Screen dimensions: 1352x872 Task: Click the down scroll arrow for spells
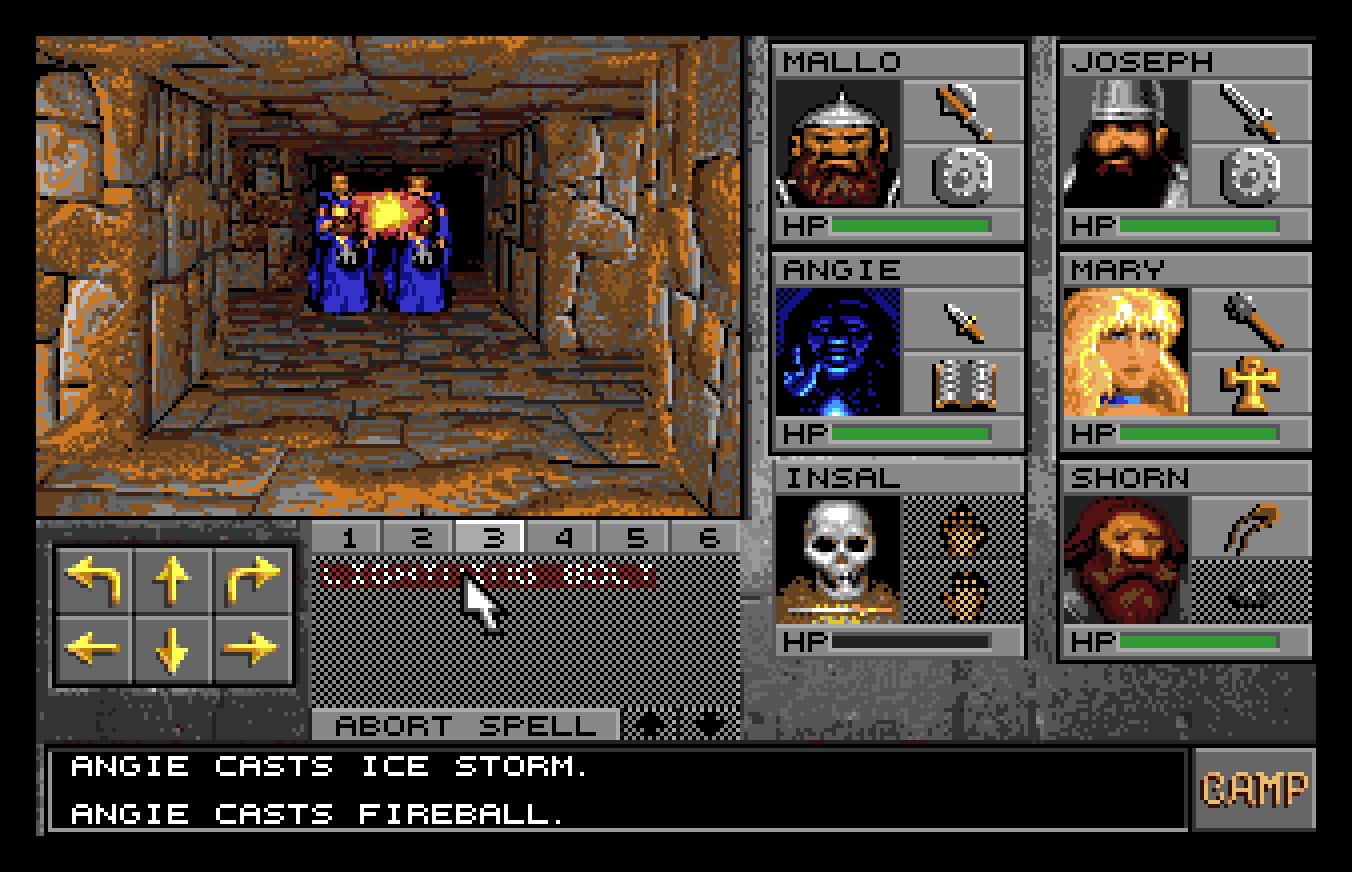pos(706,723)
